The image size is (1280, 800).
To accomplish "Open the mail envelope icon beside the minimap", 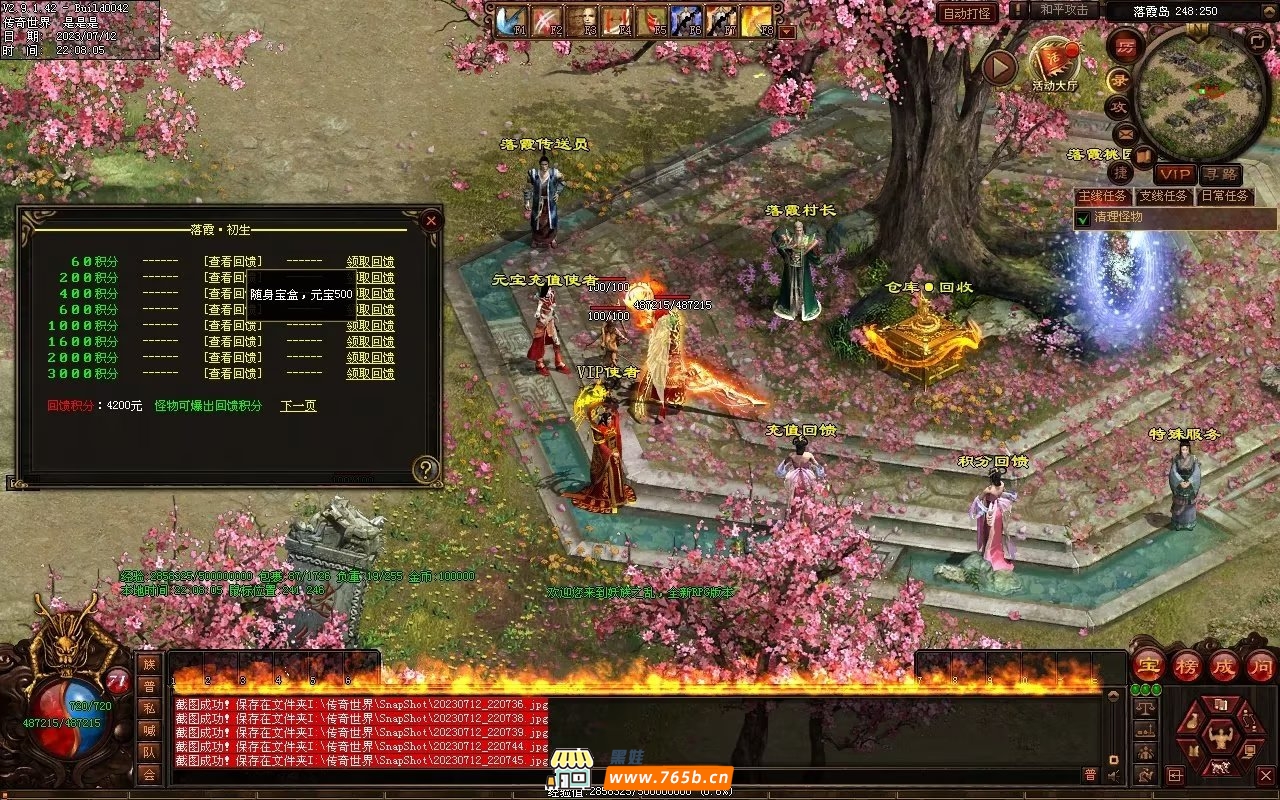I will (1125, 133).
